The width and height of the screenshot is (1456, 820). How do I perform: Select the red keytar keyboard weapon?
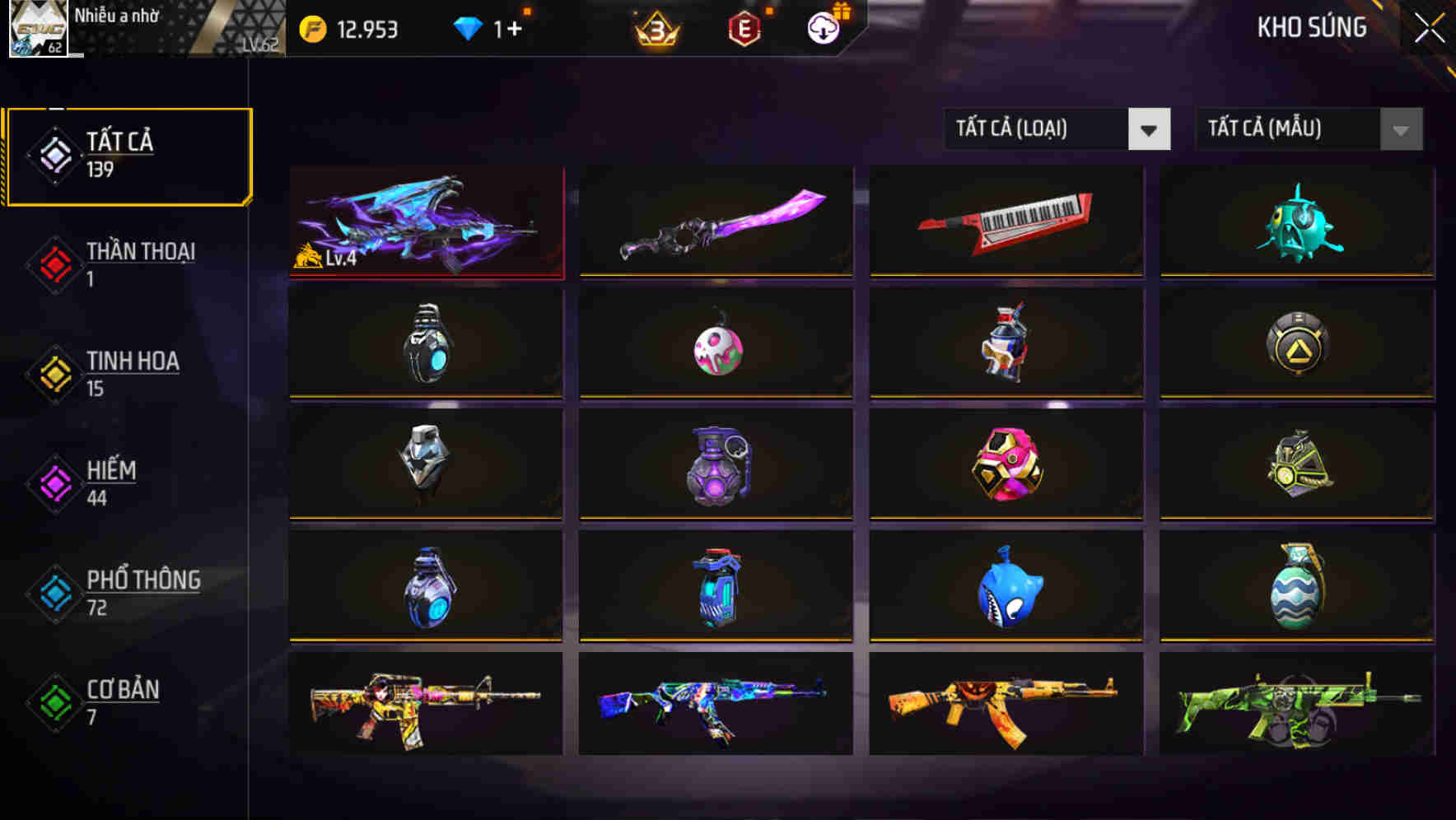[1005, 221]
